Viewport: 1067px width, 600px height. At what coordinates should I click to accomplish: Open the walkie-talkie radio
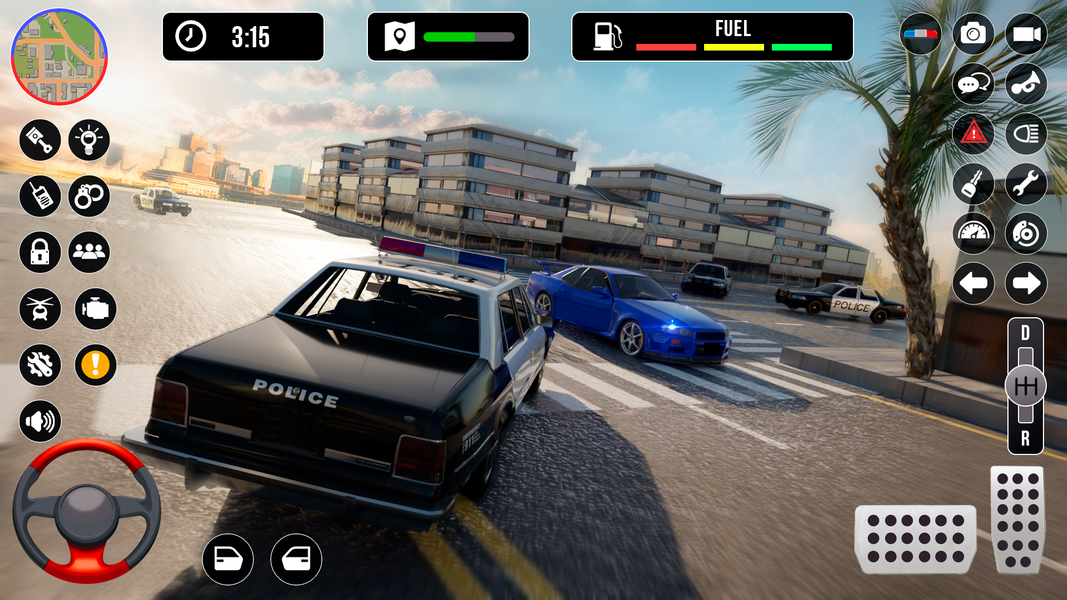point(40,195)
